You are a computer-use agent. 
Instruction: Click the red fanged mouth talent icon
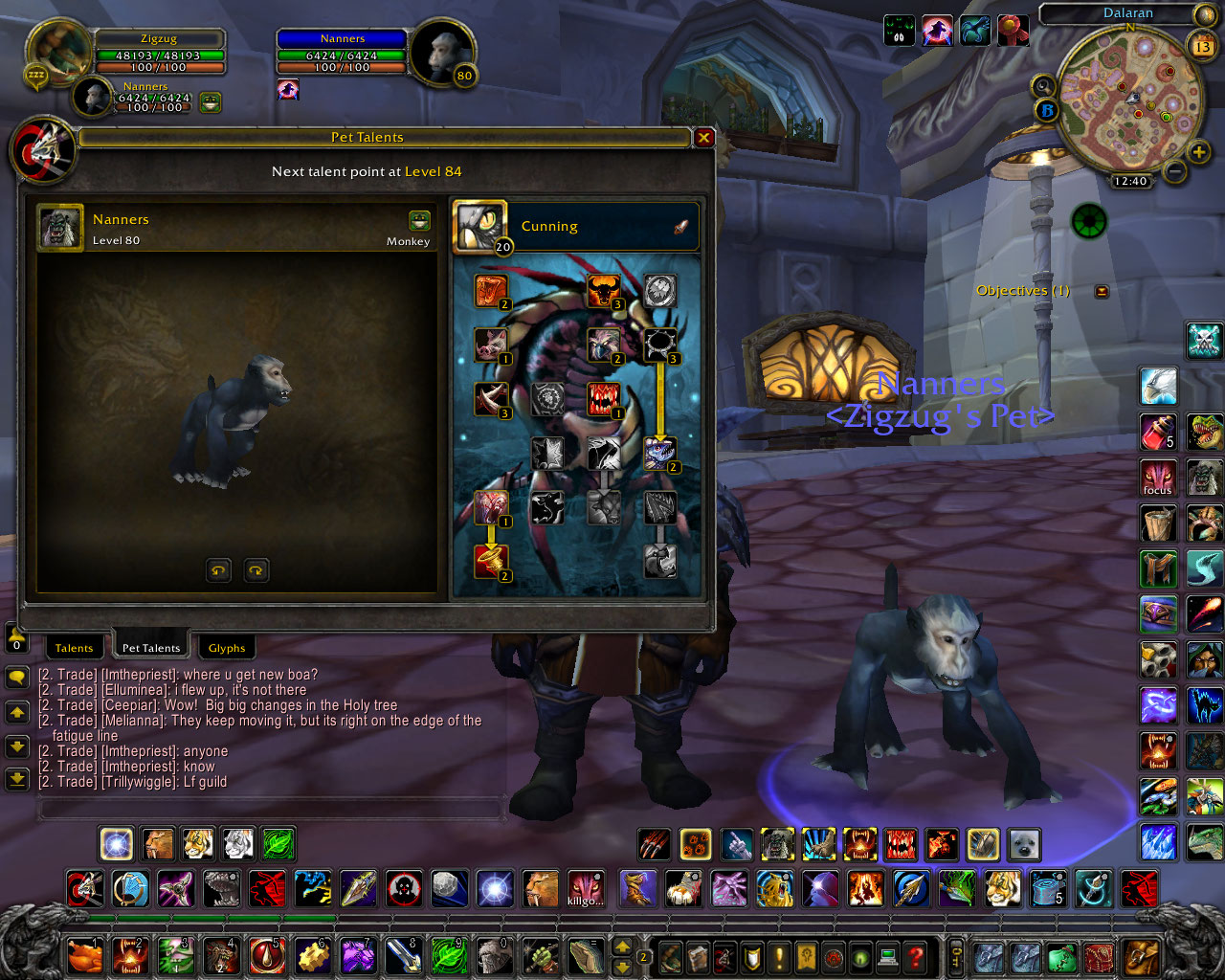coord(602,399)
